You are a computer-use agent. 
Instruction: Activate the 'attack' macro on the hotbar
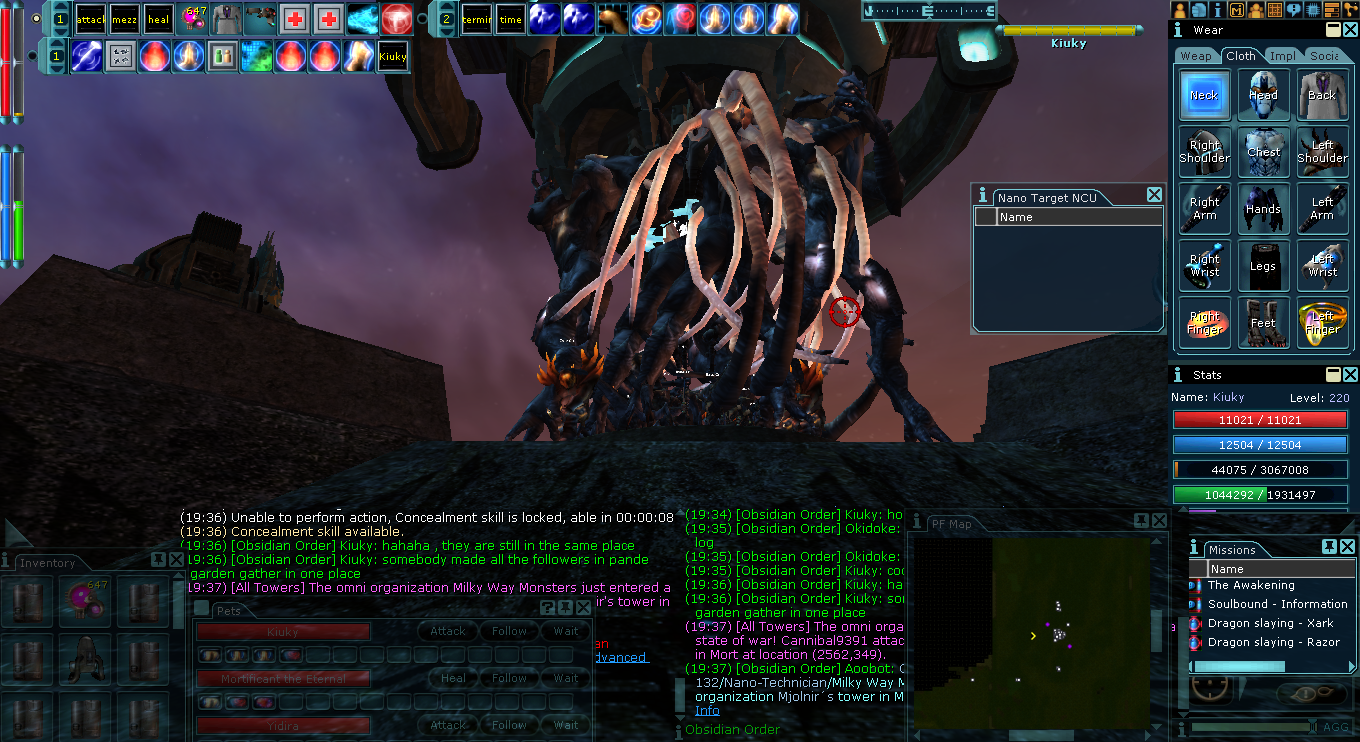[91, 19]
